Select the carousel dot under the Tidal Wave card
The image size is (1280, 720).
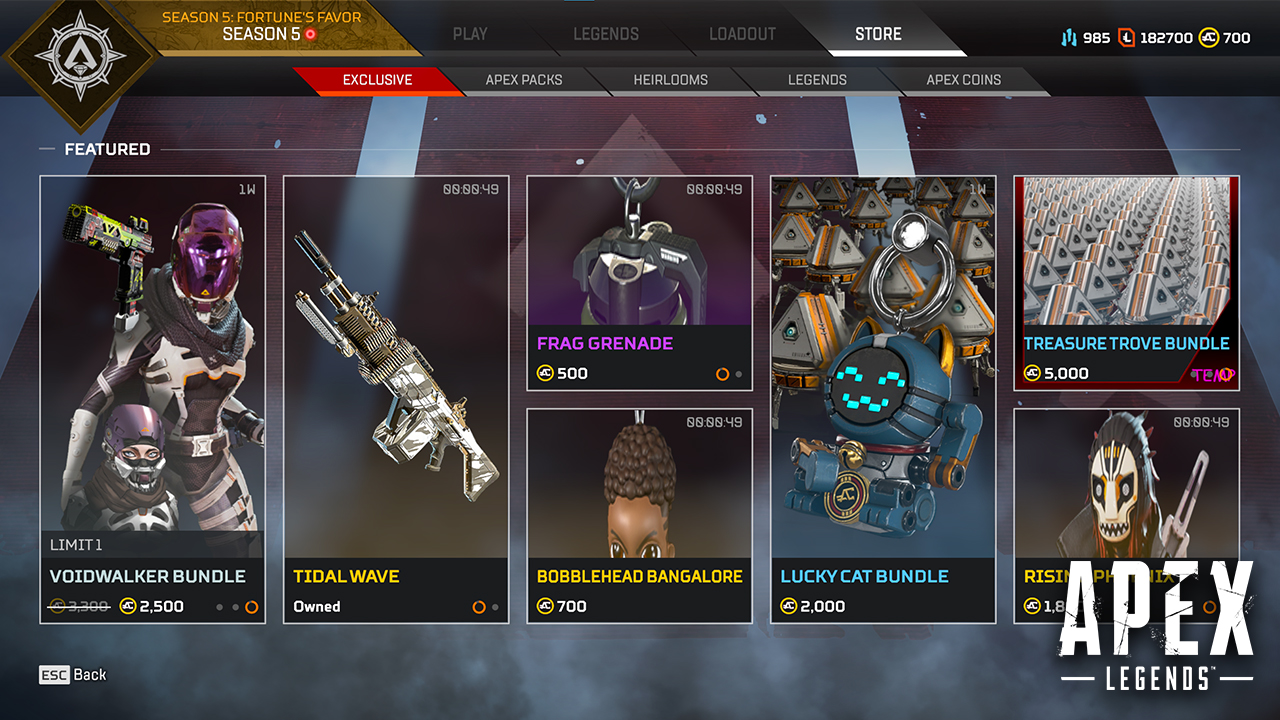pyautogui.click(x=478, y=605)
